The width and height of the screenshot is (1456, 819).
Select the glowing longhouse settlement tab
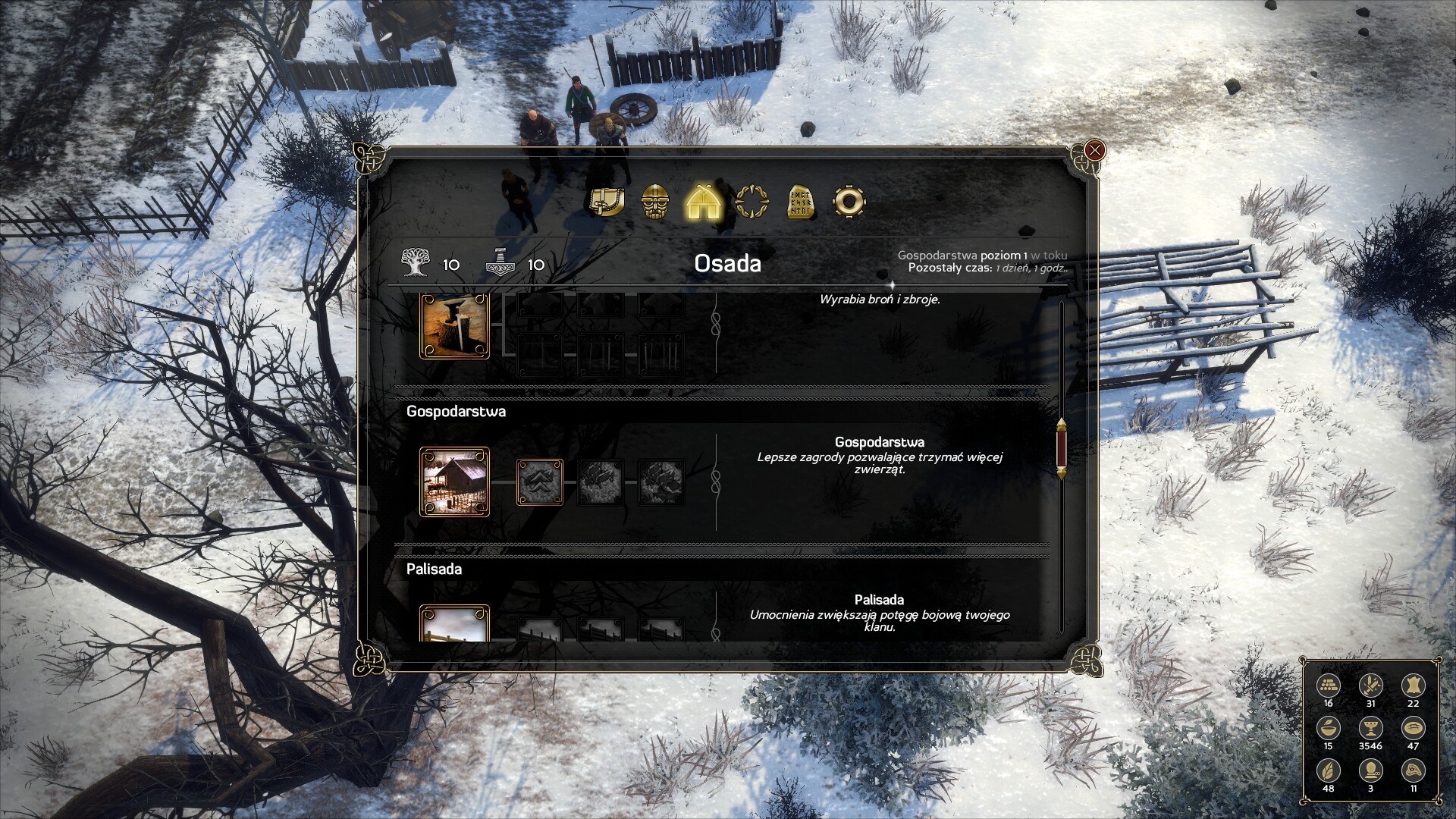[704, 202]
